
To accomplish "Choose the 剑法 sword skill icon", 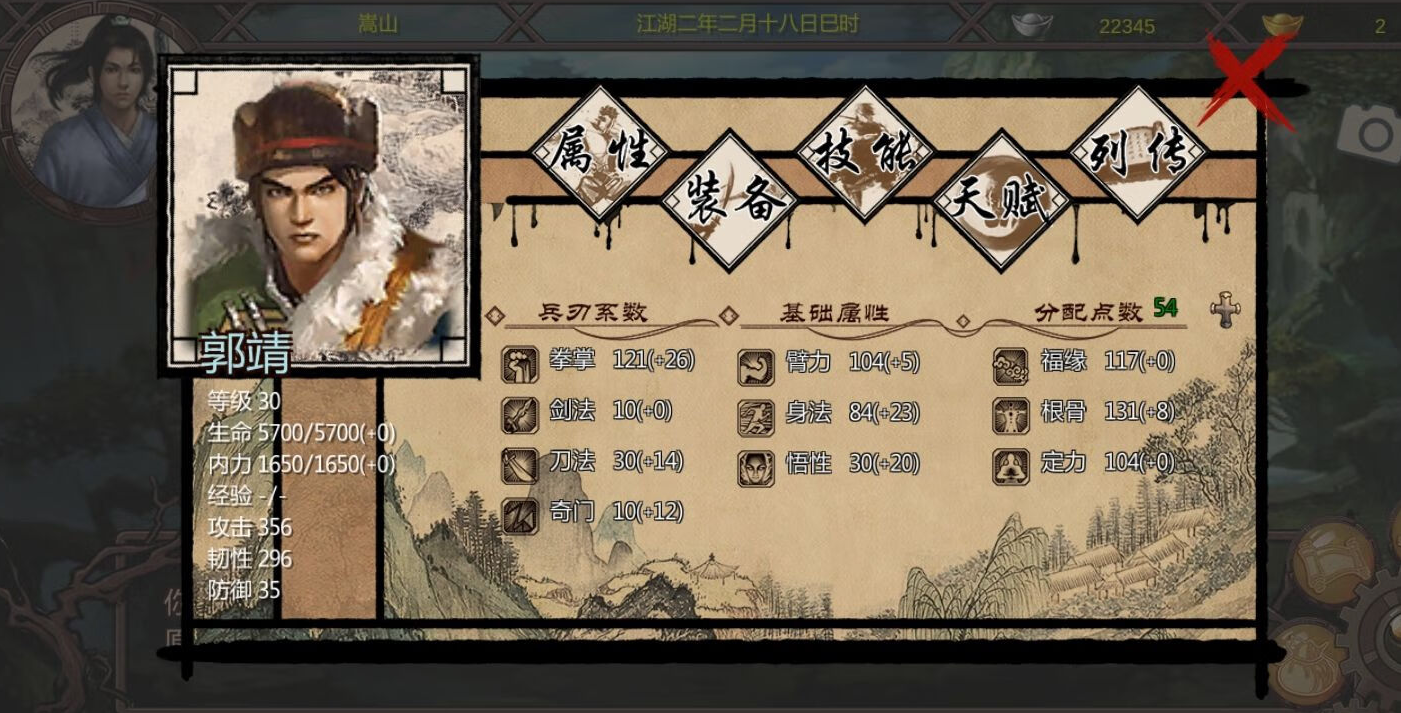I will [519, 414].
